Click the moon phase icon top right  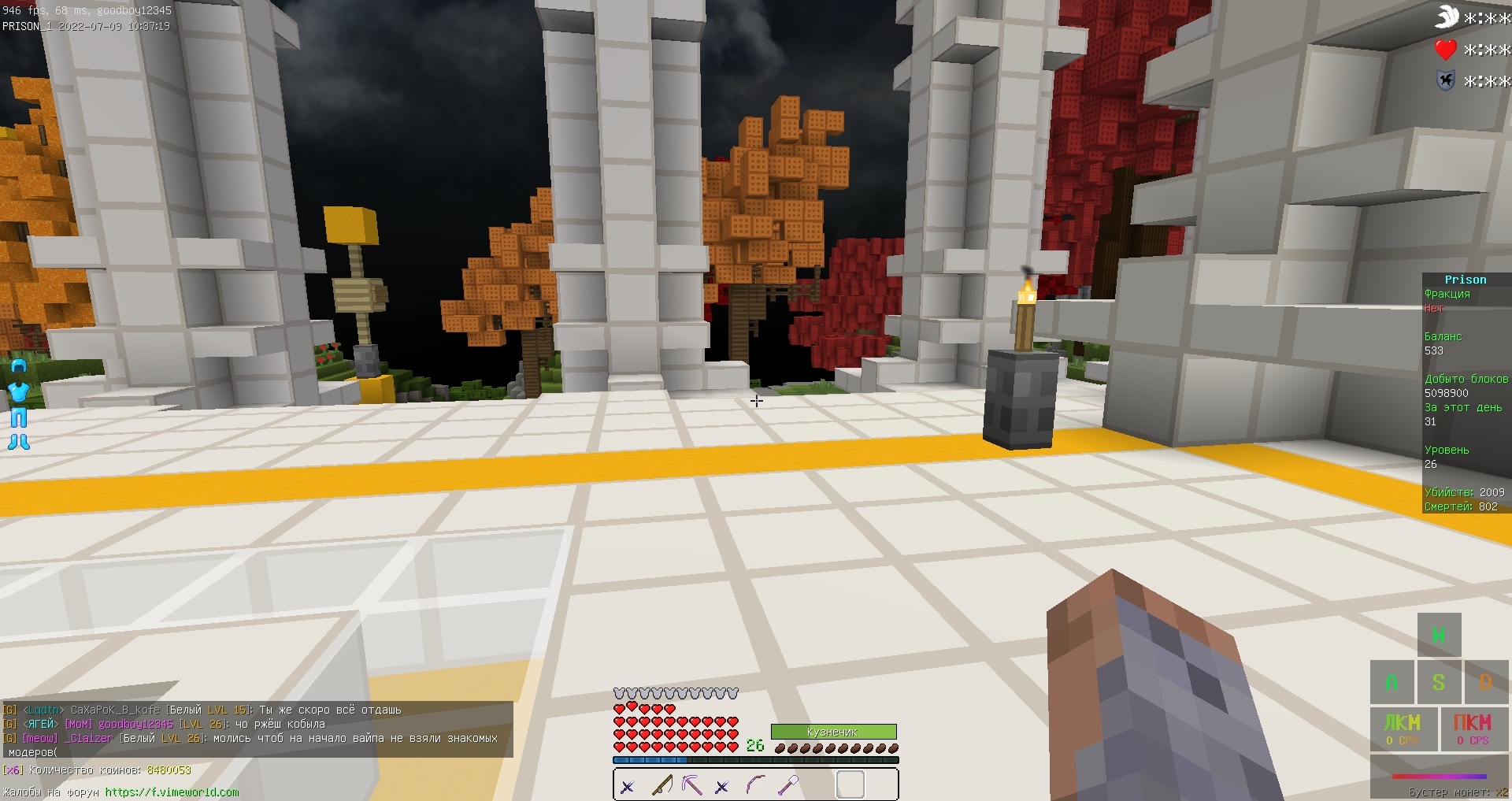(1447, 16)
